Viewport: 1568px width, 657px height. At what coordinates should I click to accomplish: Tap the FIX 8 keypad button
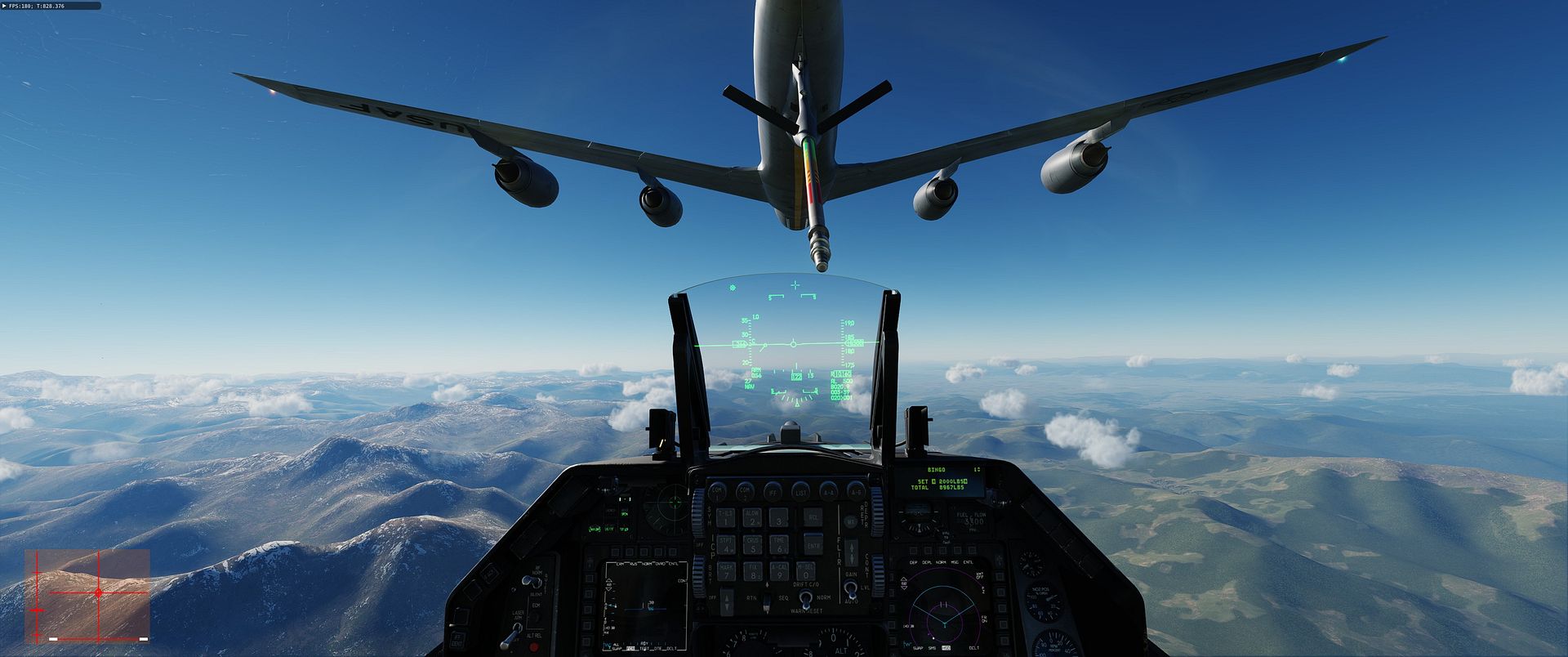[752, 571]
